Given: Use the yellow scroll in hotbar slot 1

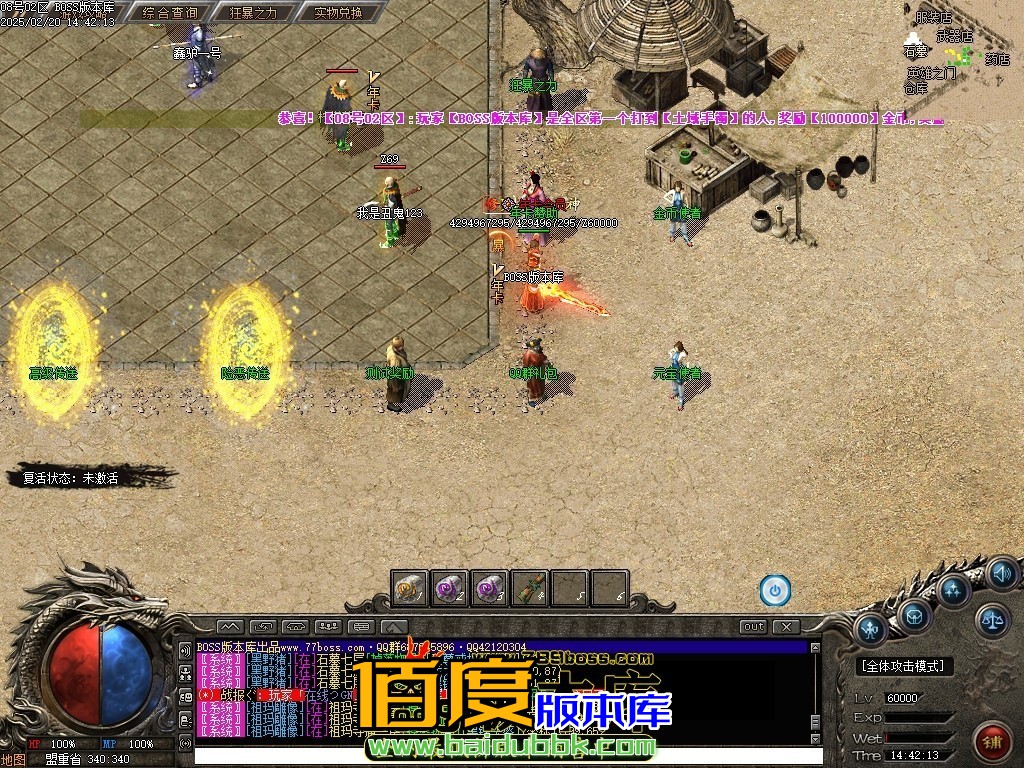Looking at the screenshot, I should [410, 588].
